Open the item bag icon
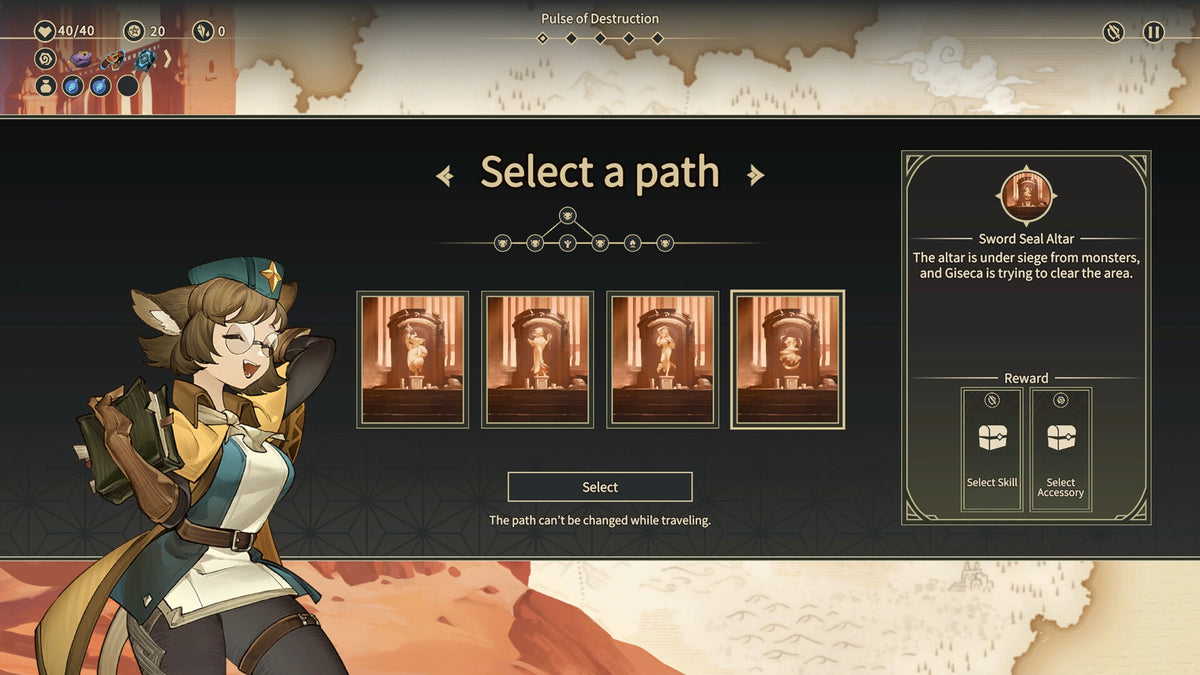Viewport: 1200px width, 675px height. (x=45, y=86)
